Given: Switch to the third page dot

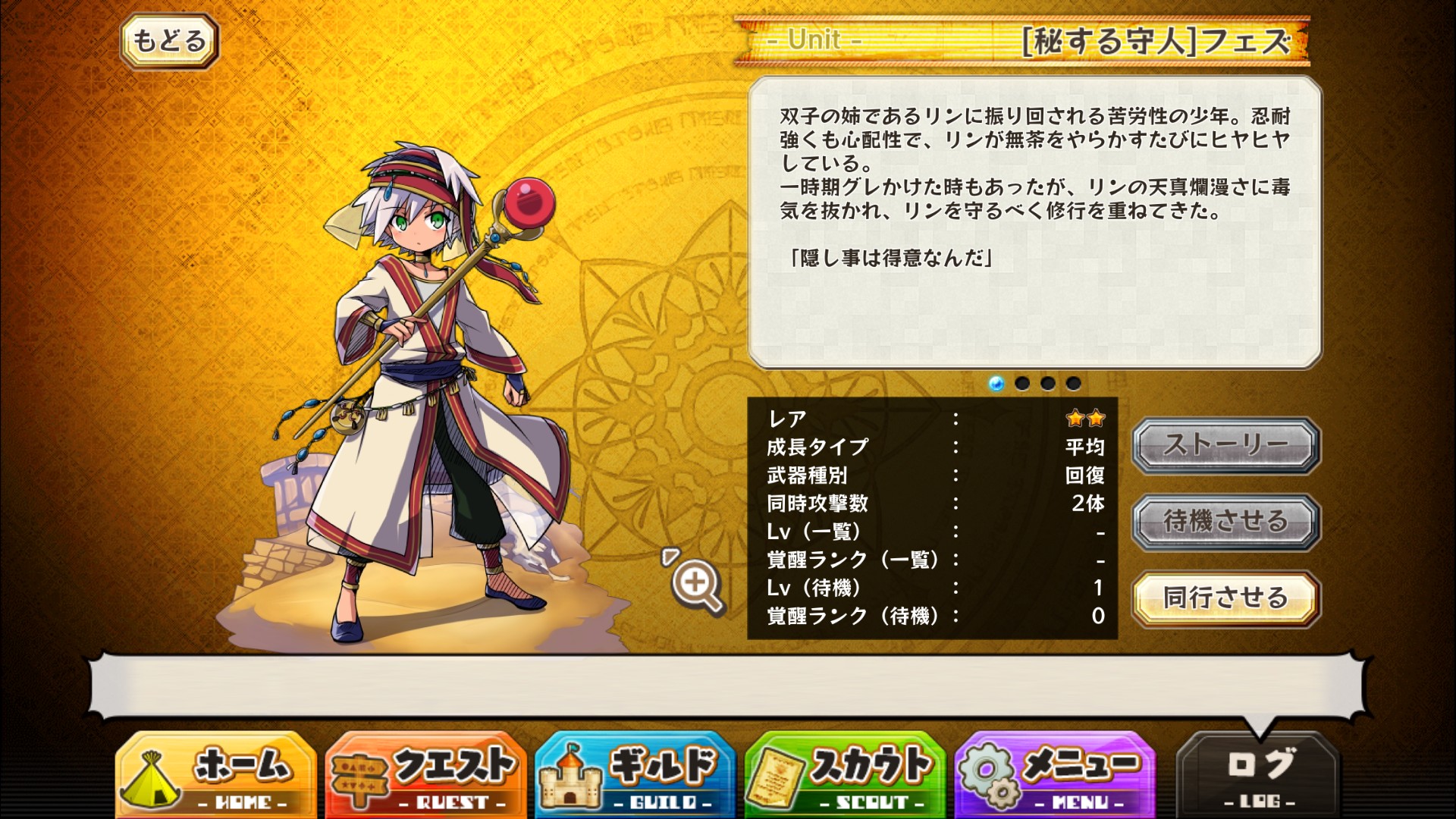Looking at the screenshot, I should [1048, 384].
